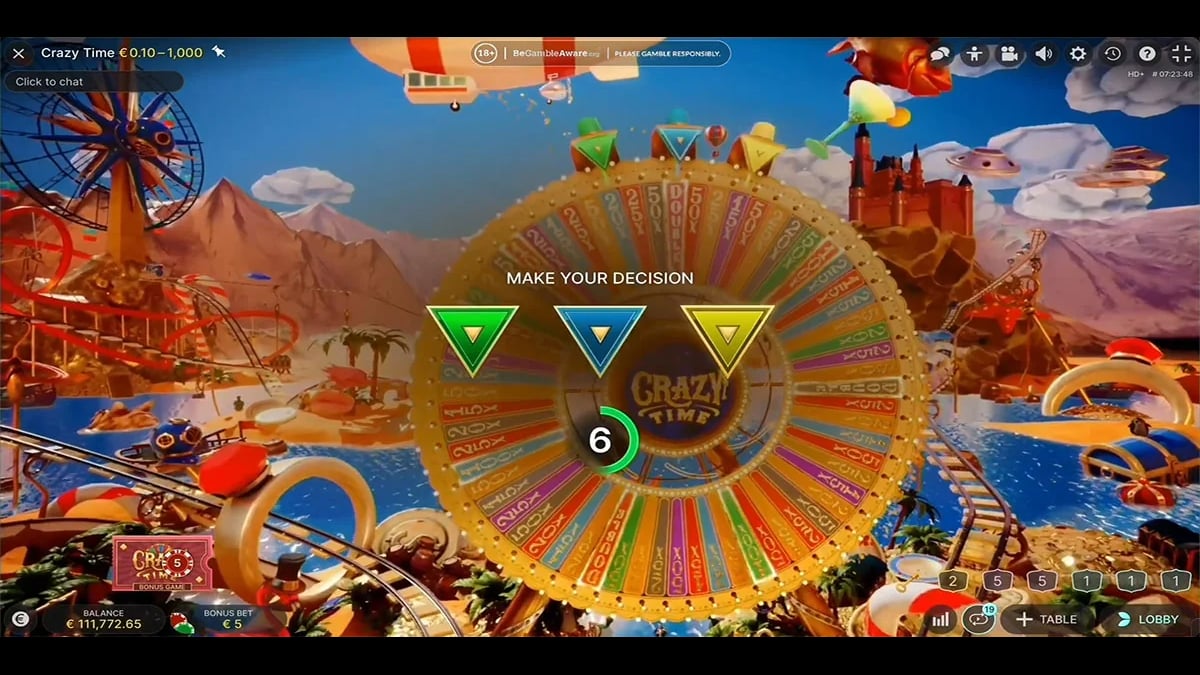The width and height of the screenshot is (1200, 675).
Task: Open the live chat bubbles icon
Action: click(940, 54)
